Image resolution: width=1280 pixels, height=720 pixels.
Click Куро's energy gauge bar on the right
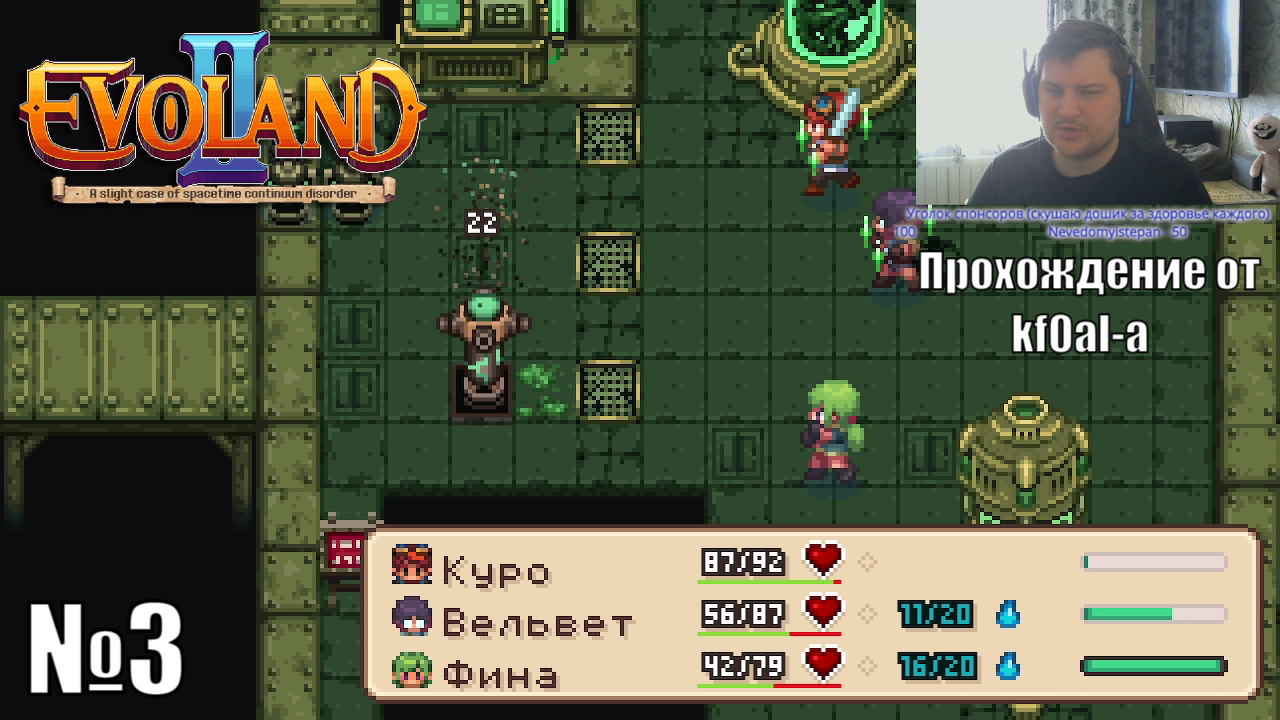pos(1154,563)
